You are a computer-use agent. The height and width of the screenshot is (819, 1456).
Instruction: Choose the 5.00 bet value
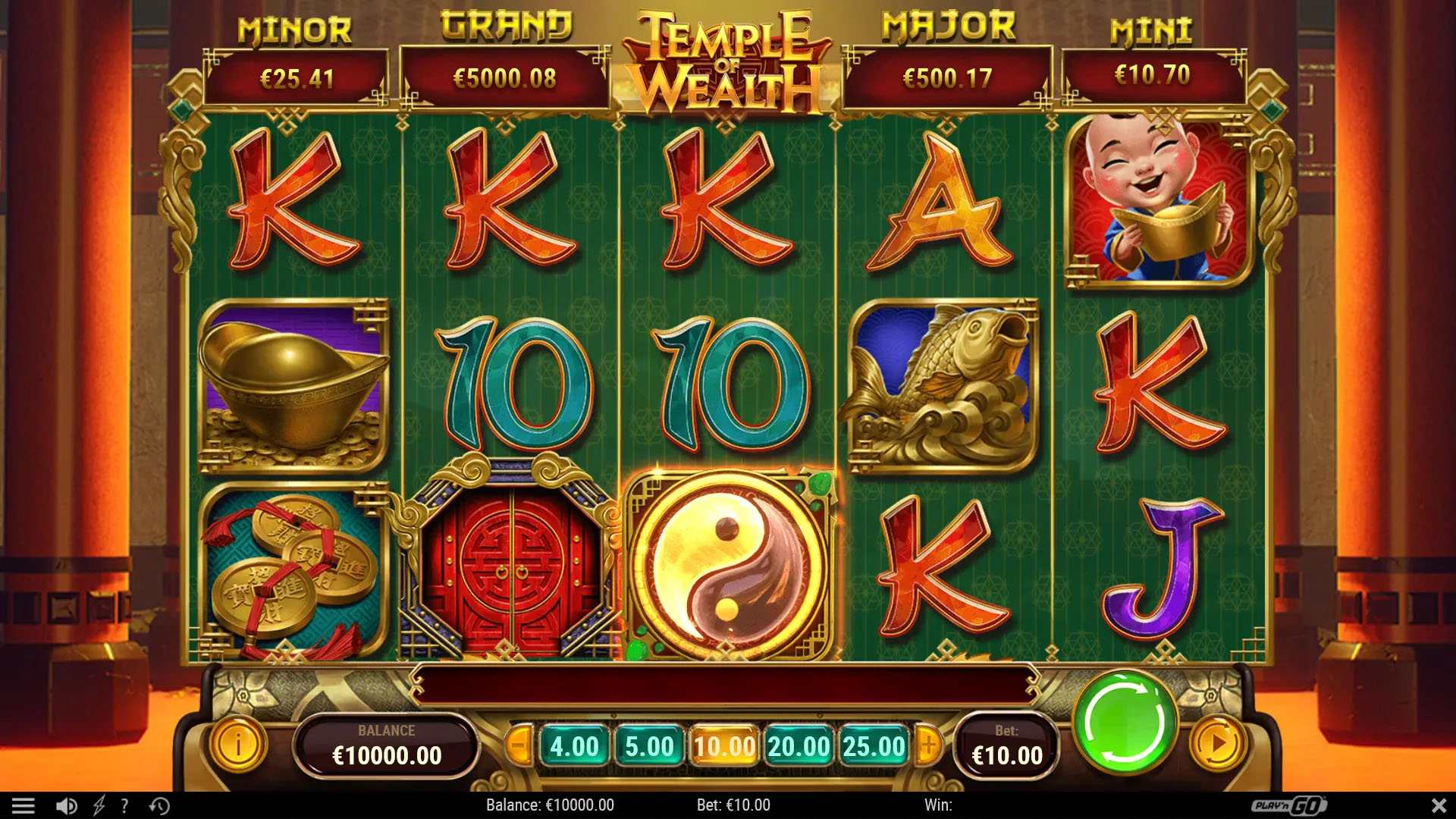pyautogui.click(x=649, y=746)
